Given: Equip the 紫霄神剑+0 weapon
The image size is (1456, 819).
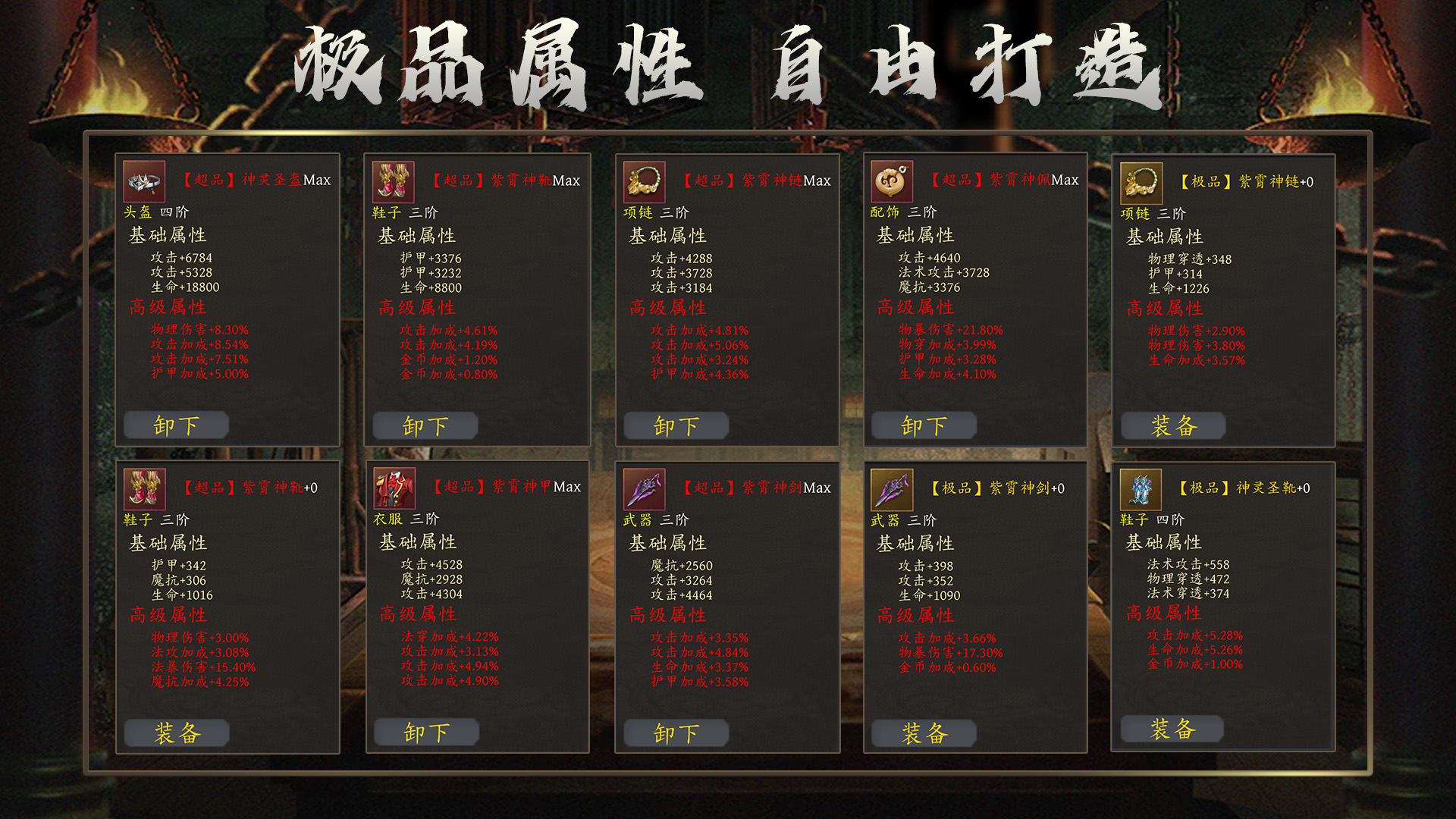Looking at the screenshot, I should point(924,733).
